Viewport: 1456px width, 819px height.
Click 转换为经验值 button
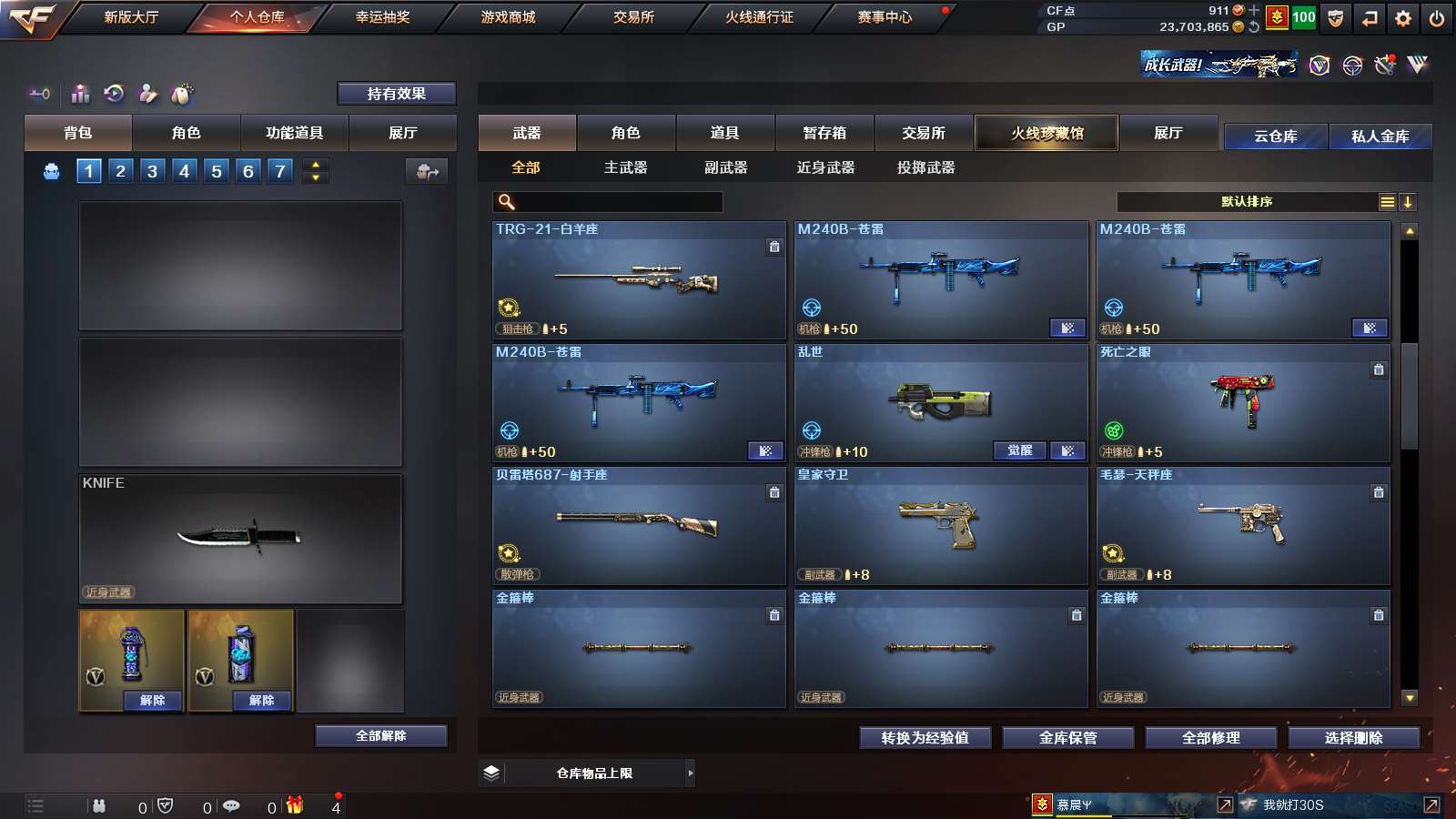tap(925, 738)
